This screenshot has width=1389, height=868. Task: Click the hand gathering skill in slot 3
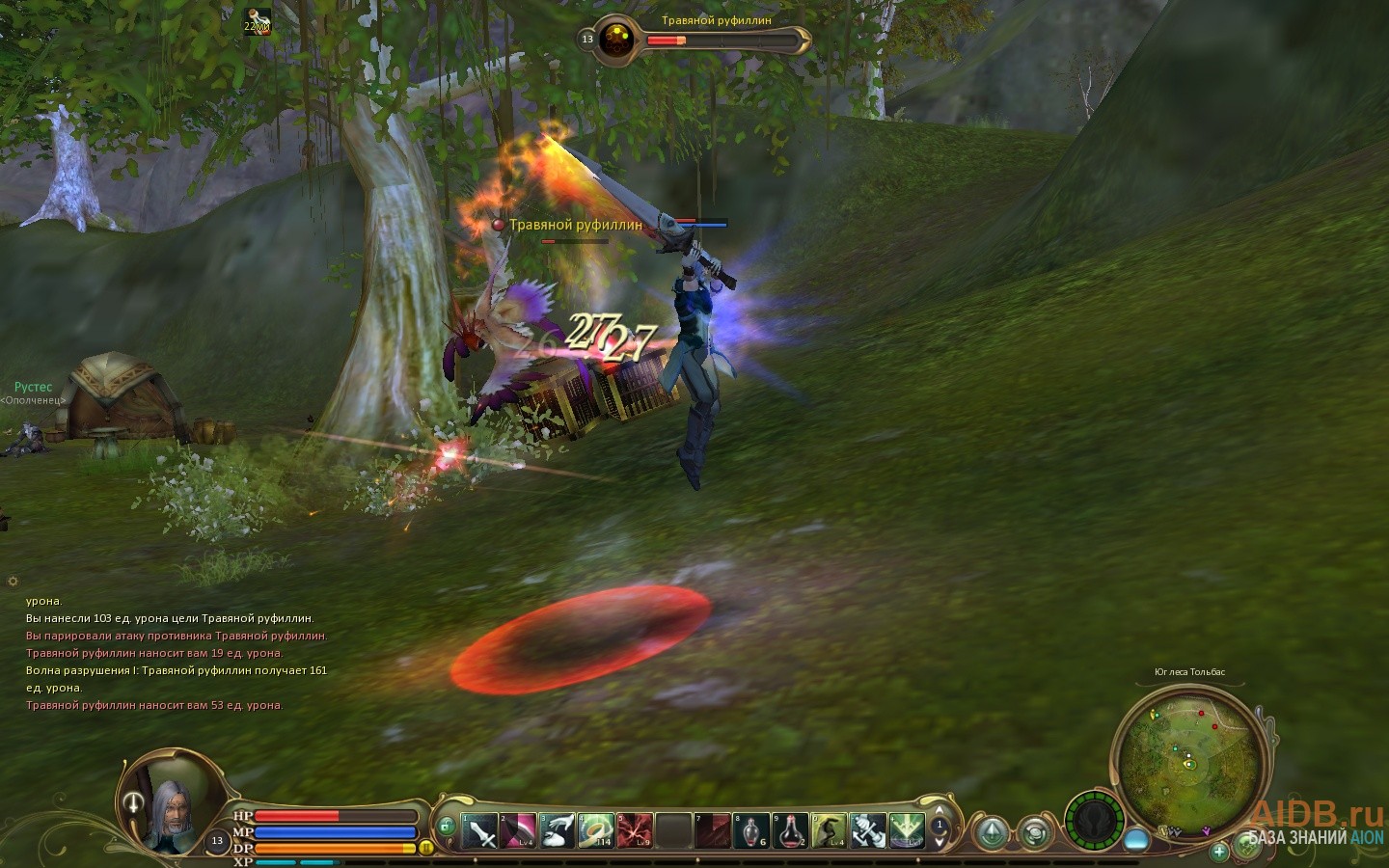point(558,830)
